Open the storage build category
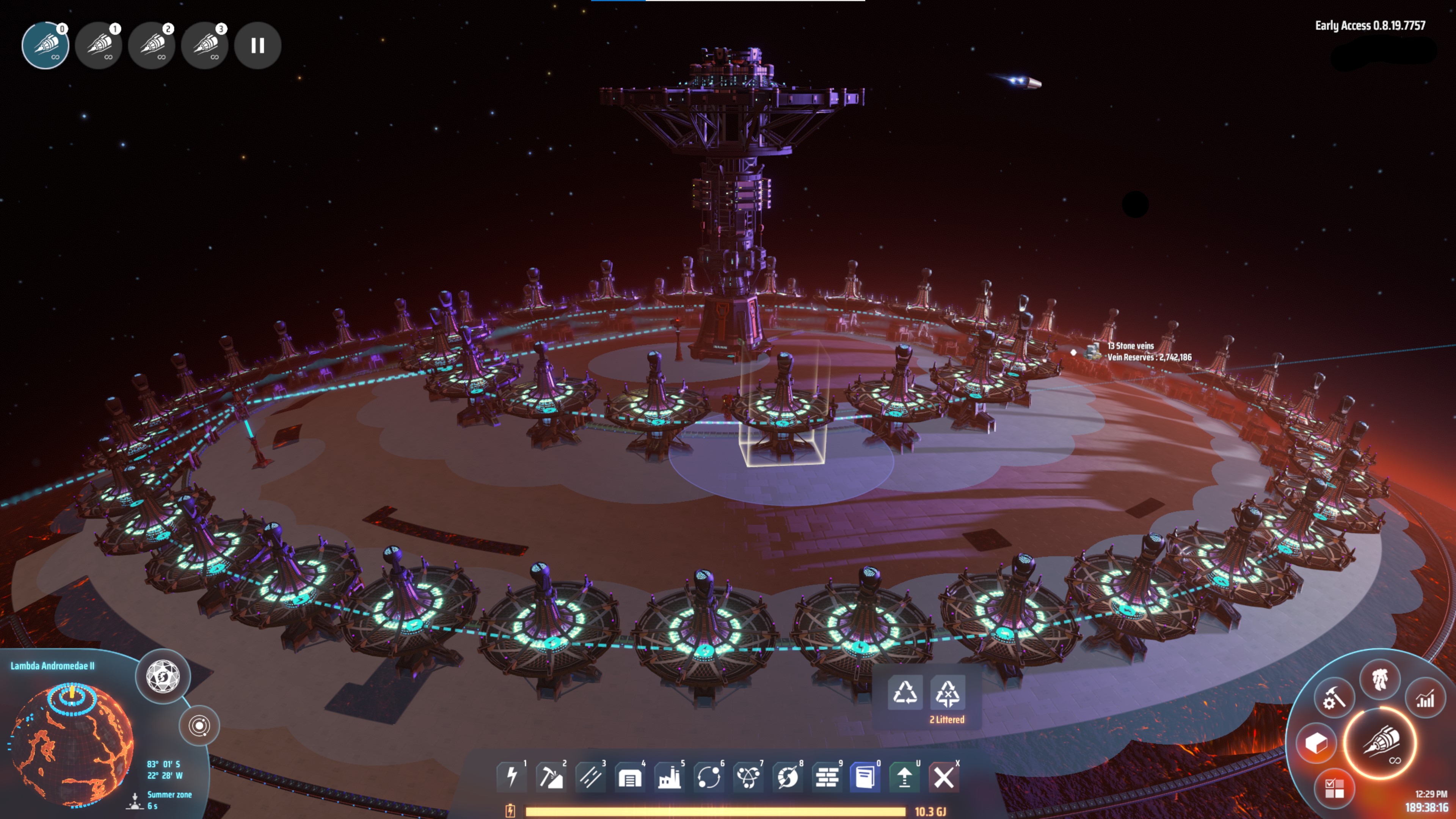Viewport: 1456px width, 819px height. tap(630, 777)
